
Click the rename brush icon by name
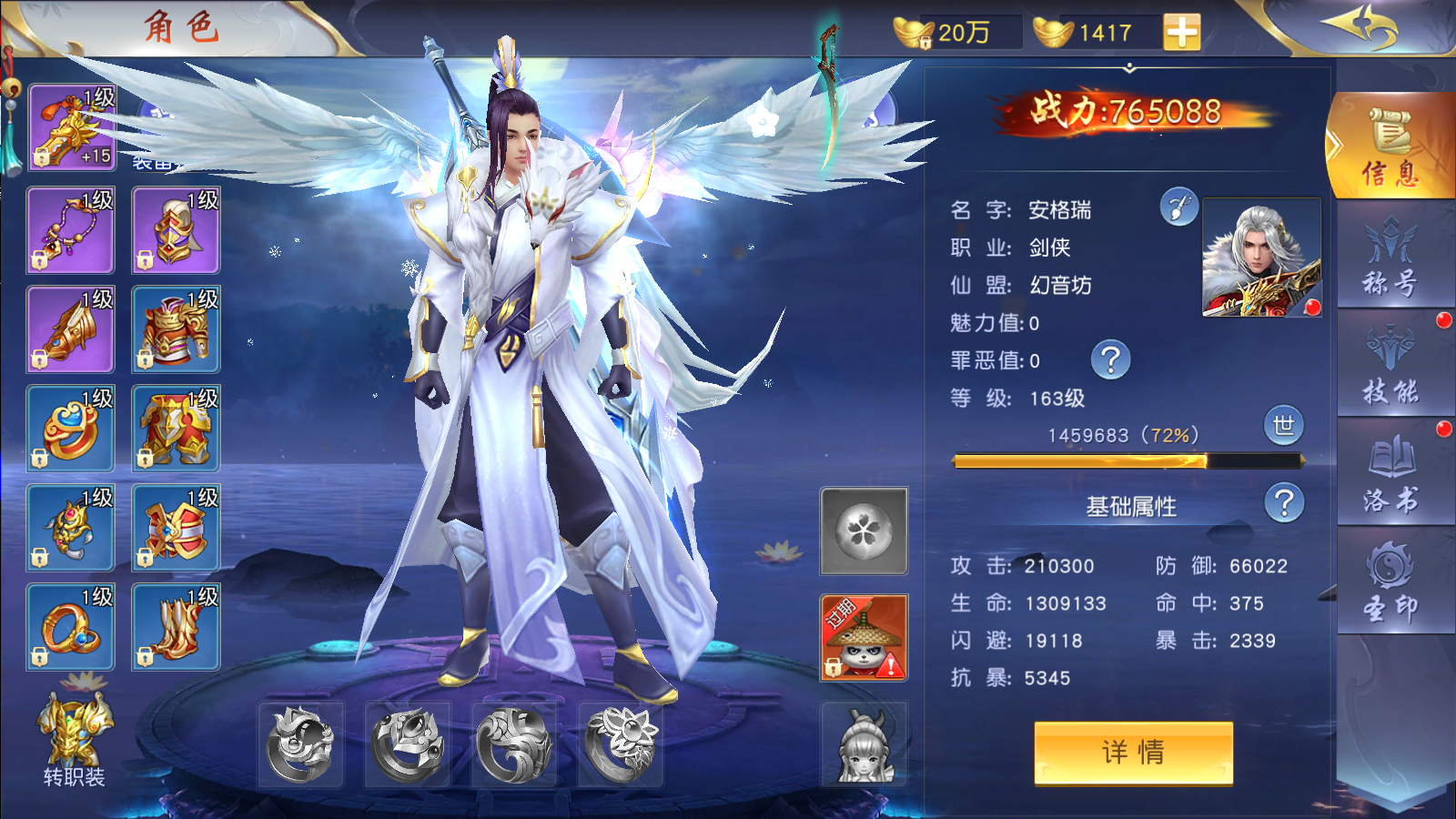[1178, 207]
